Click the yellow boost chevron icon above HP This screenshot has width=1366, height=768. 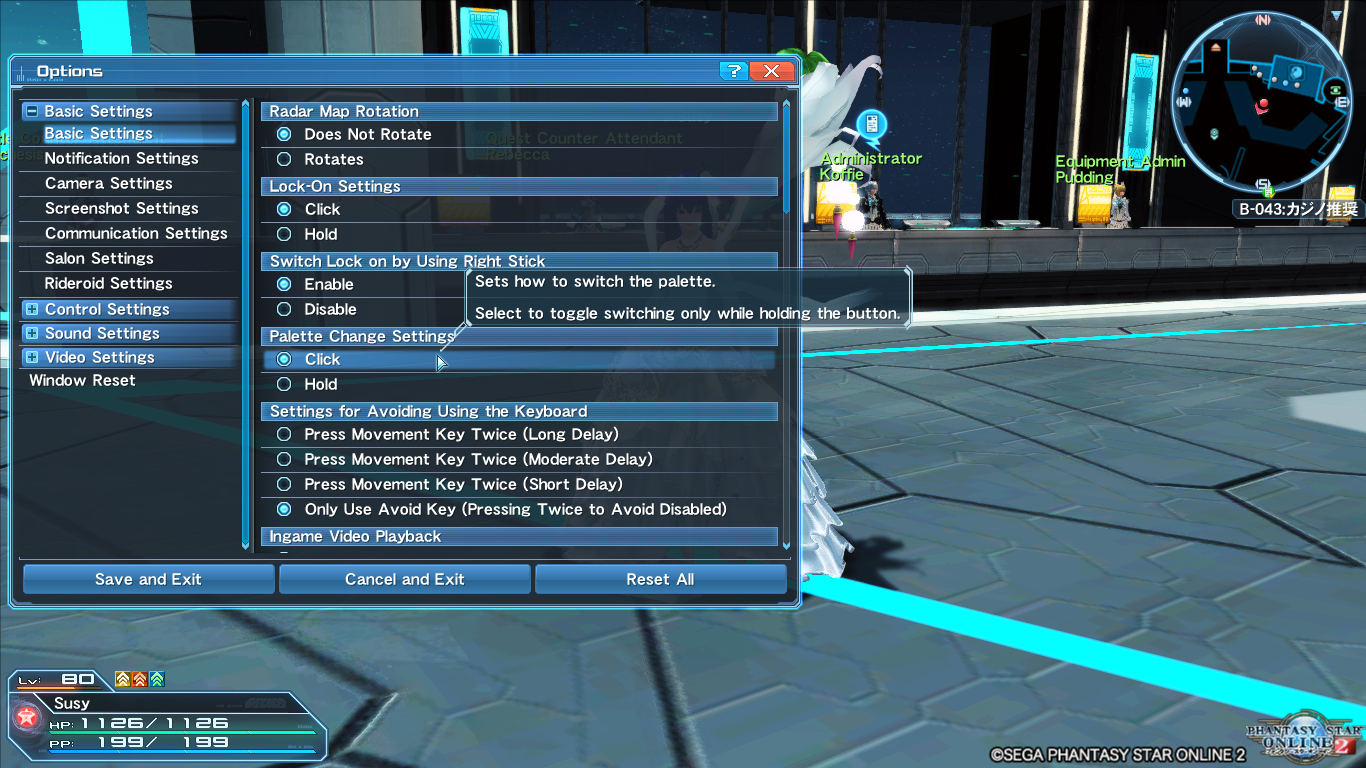[121, 679]
